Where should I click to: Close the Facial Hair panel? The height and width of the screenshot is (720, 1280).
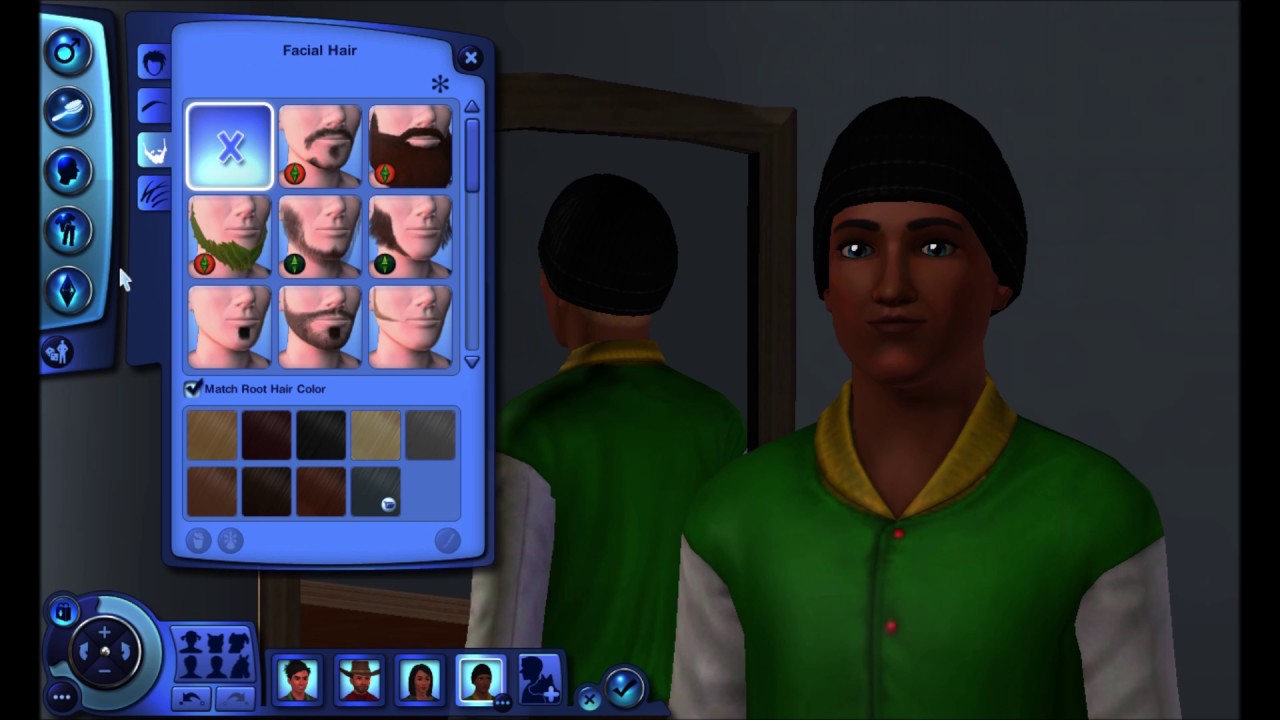471,57
